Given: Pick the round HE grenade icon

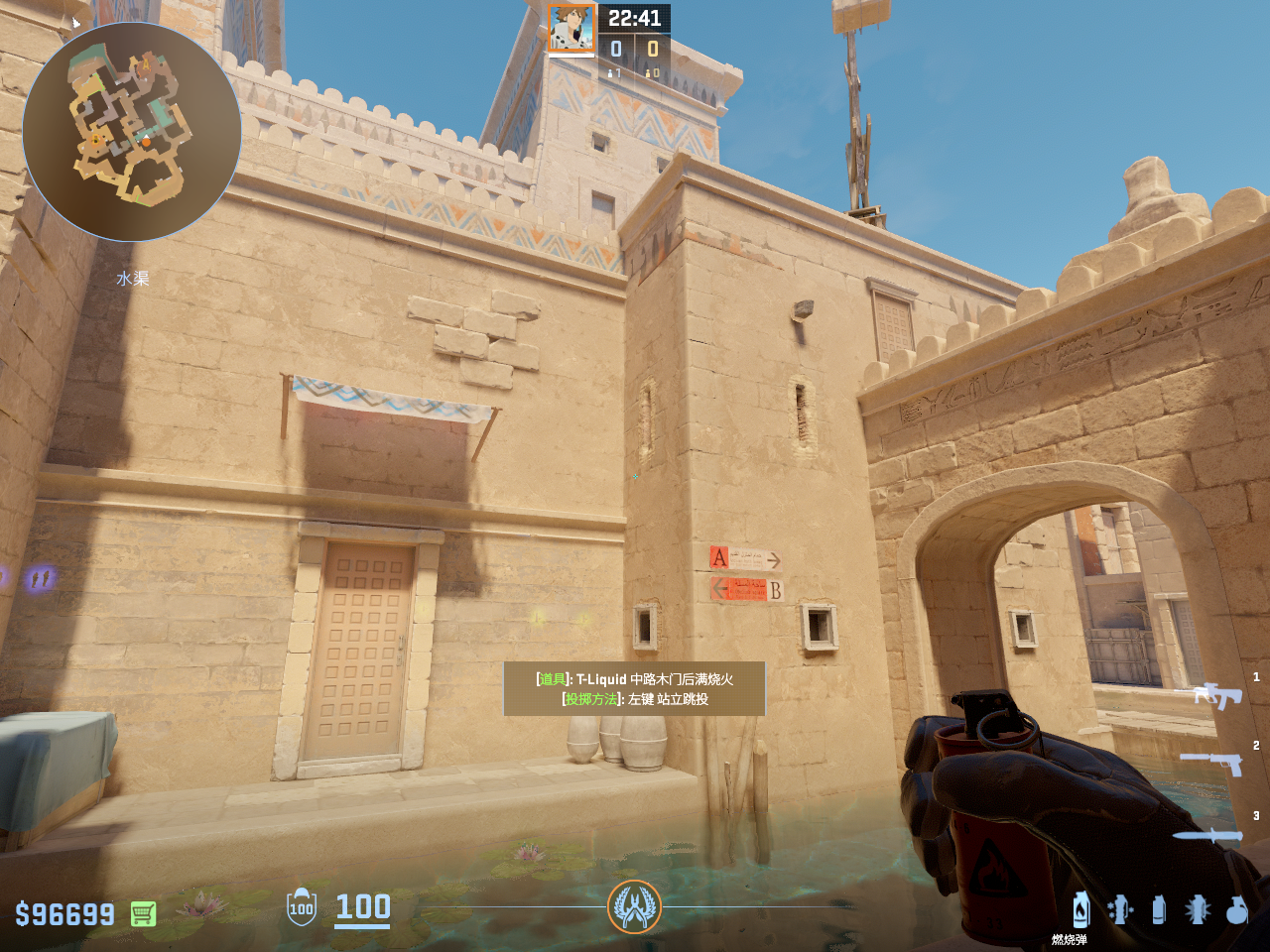Looking at the screenshot, I should click(x=1236, y=908).
